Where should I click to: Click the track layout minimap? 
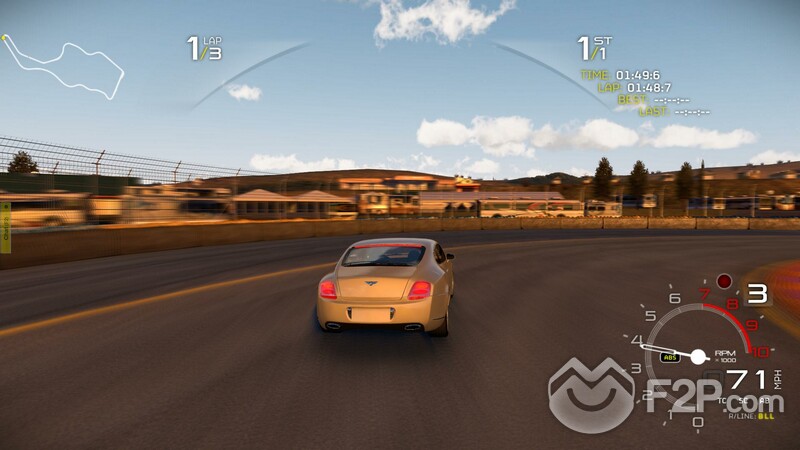[x=62, y=66]
